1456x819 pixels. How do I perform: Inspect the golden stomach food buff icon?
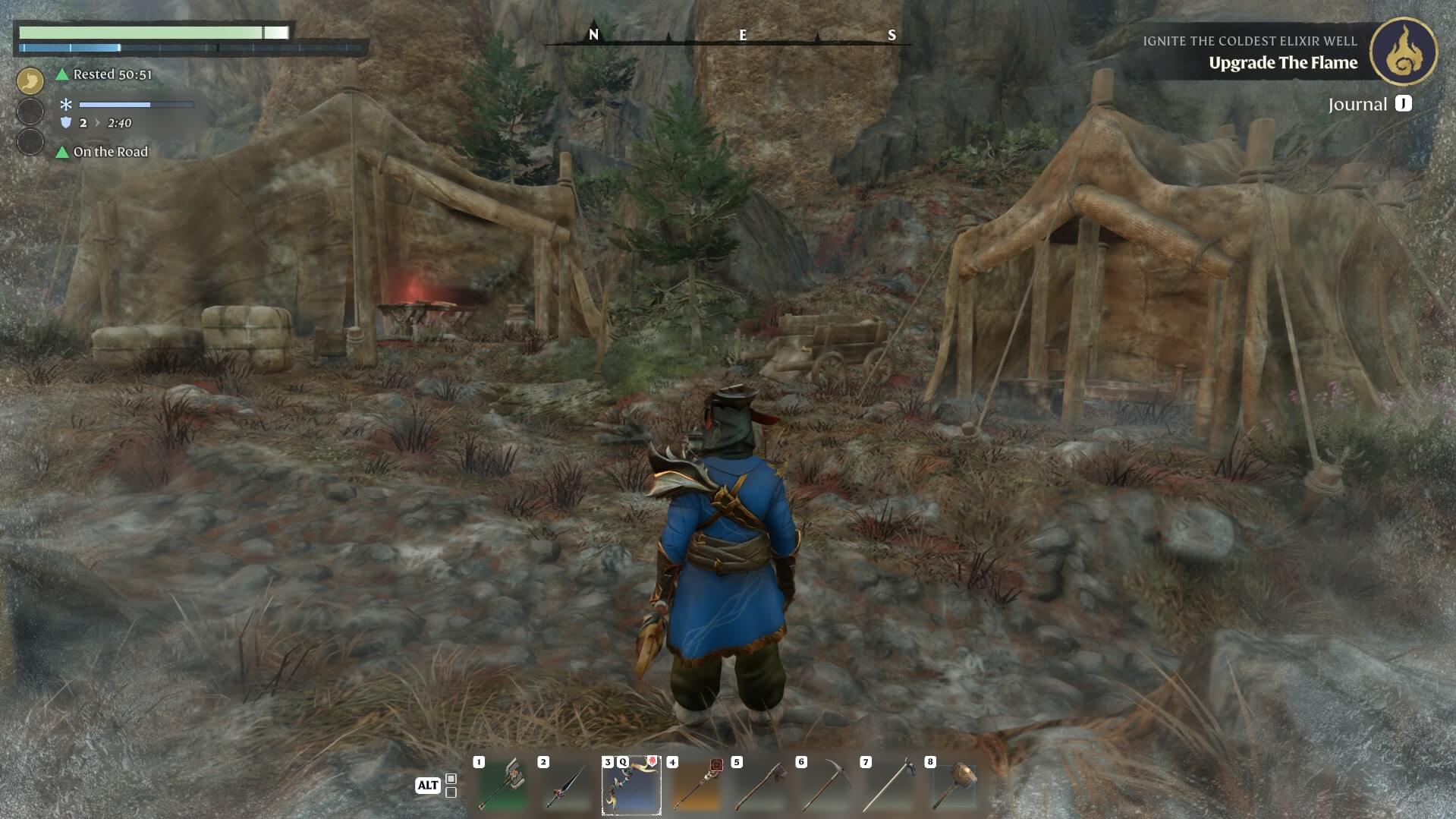pyautogui.click(x=30, y=80)
